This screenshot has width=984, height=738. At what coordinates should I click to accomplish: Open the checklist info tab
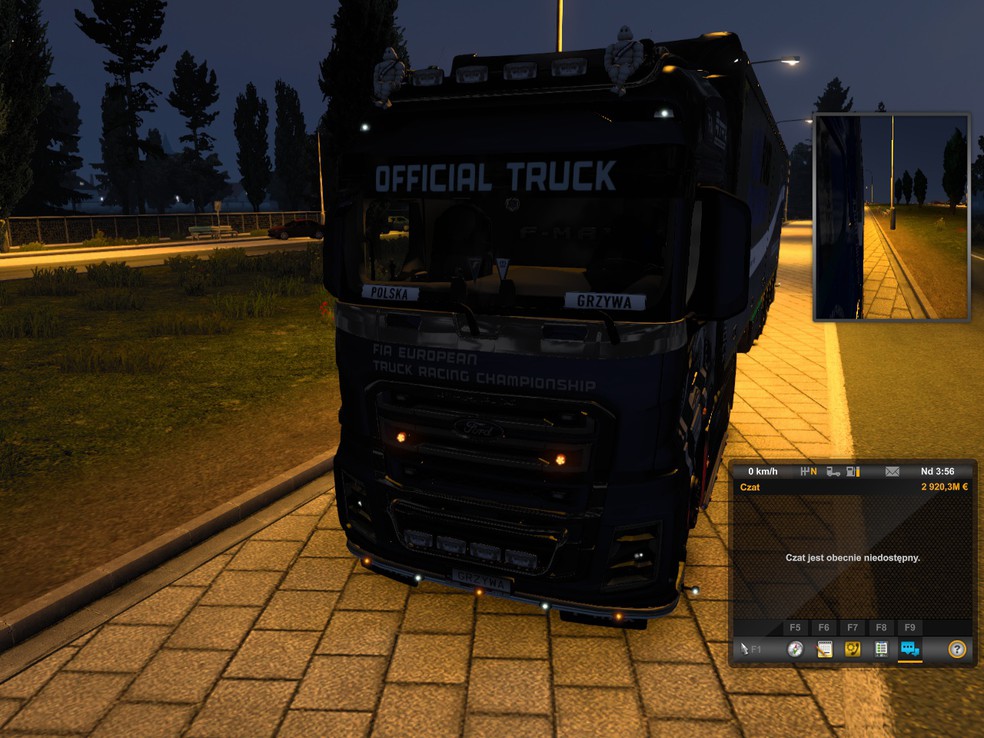(x=881, y=649)
